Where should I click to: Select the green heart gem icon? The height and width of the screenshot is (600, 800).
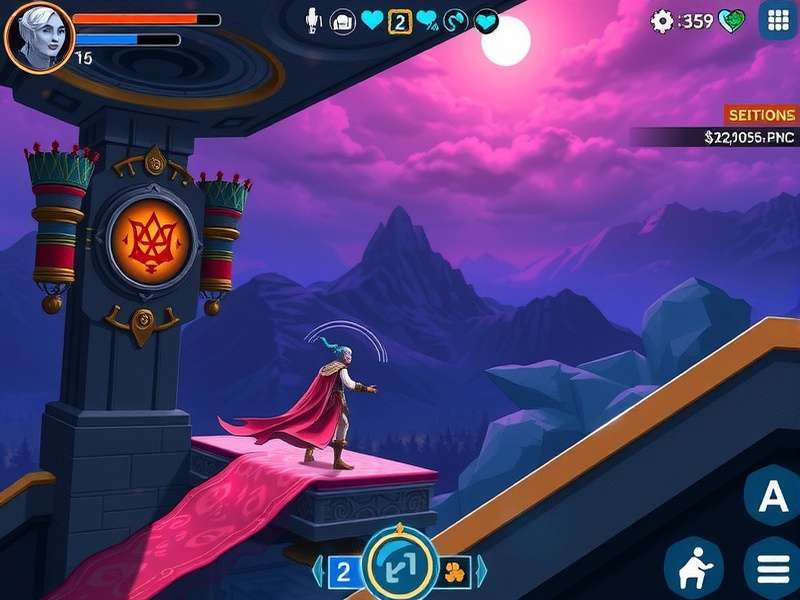coord(733,21)
